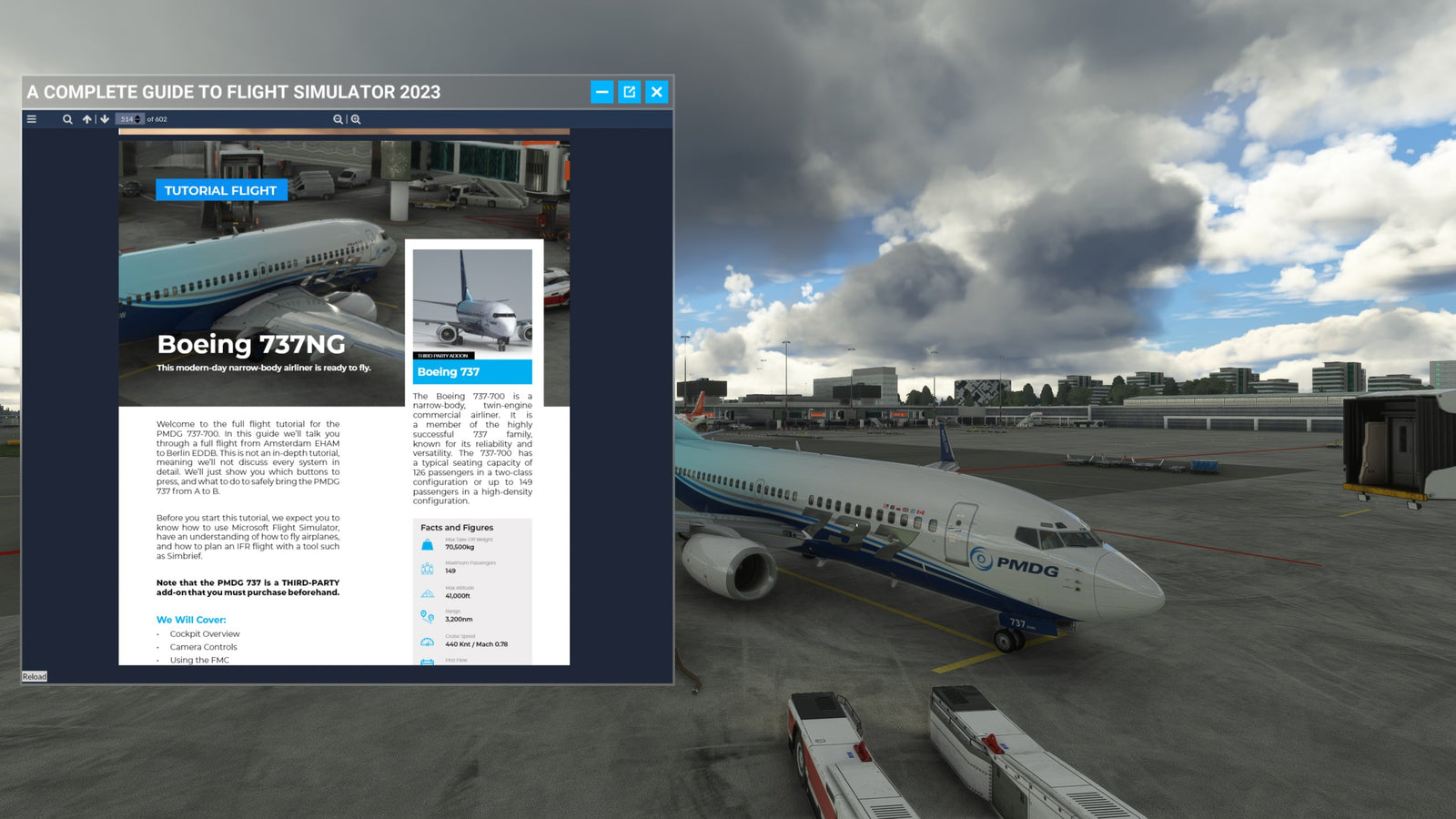
Task: Click the 'We Will Cover' heading
Action: coord(192,618)
